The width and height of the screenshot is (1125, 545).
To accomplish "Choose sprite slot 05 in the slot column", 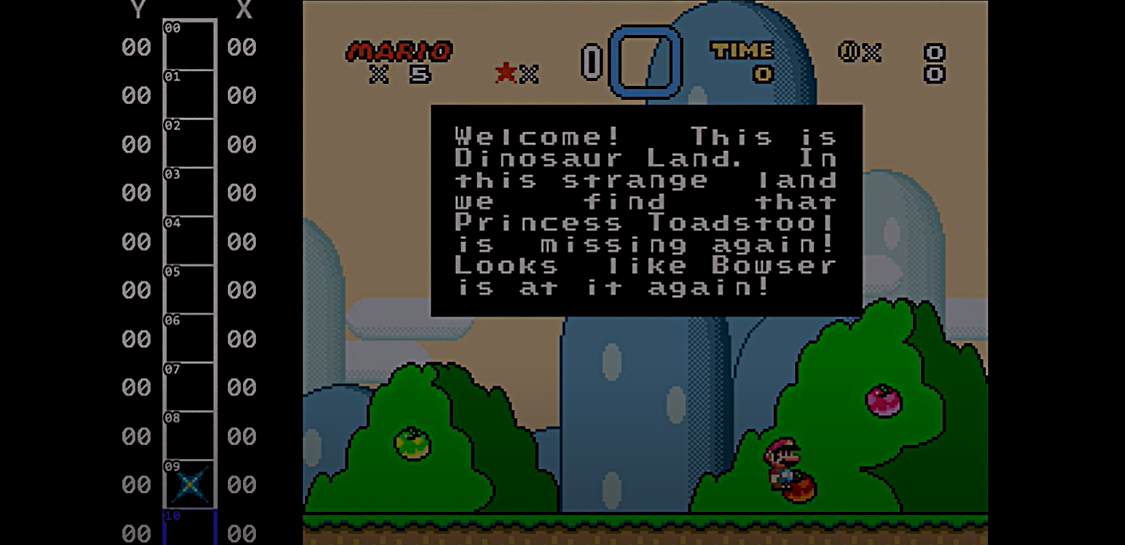I will click(189, 290).
